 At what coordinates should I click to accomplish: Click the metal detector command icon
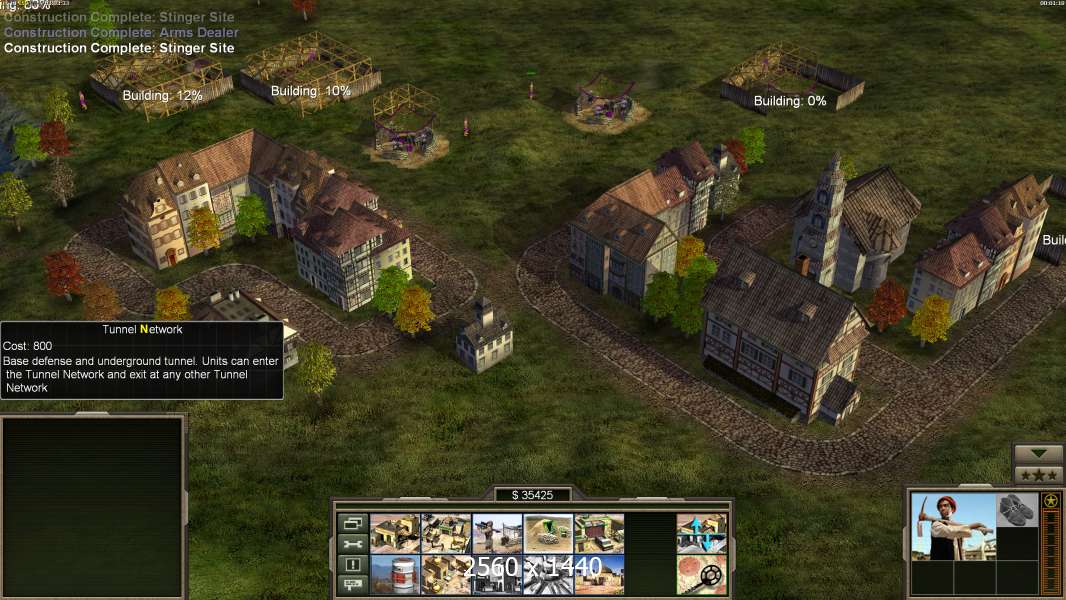tap(701, 574)
